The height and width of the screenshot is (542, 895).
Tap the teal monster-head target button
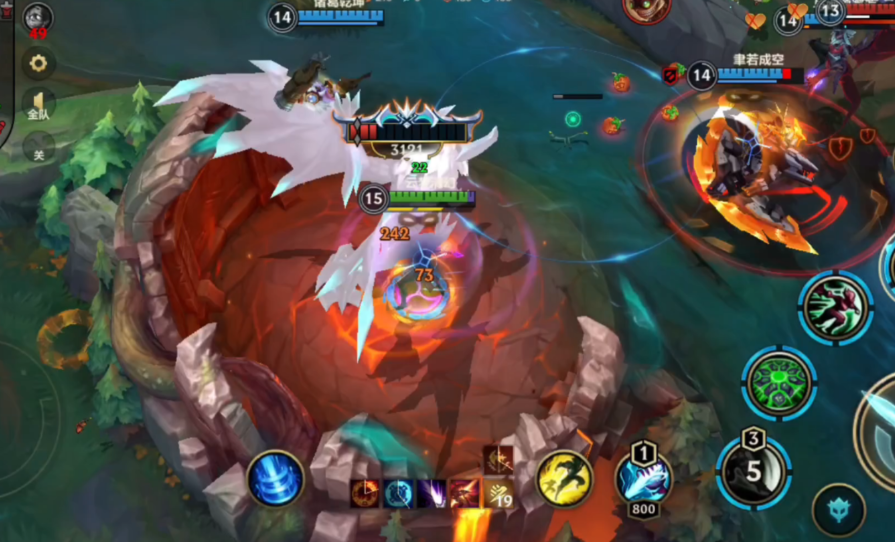pyautogui.click(x=838, y=510)
